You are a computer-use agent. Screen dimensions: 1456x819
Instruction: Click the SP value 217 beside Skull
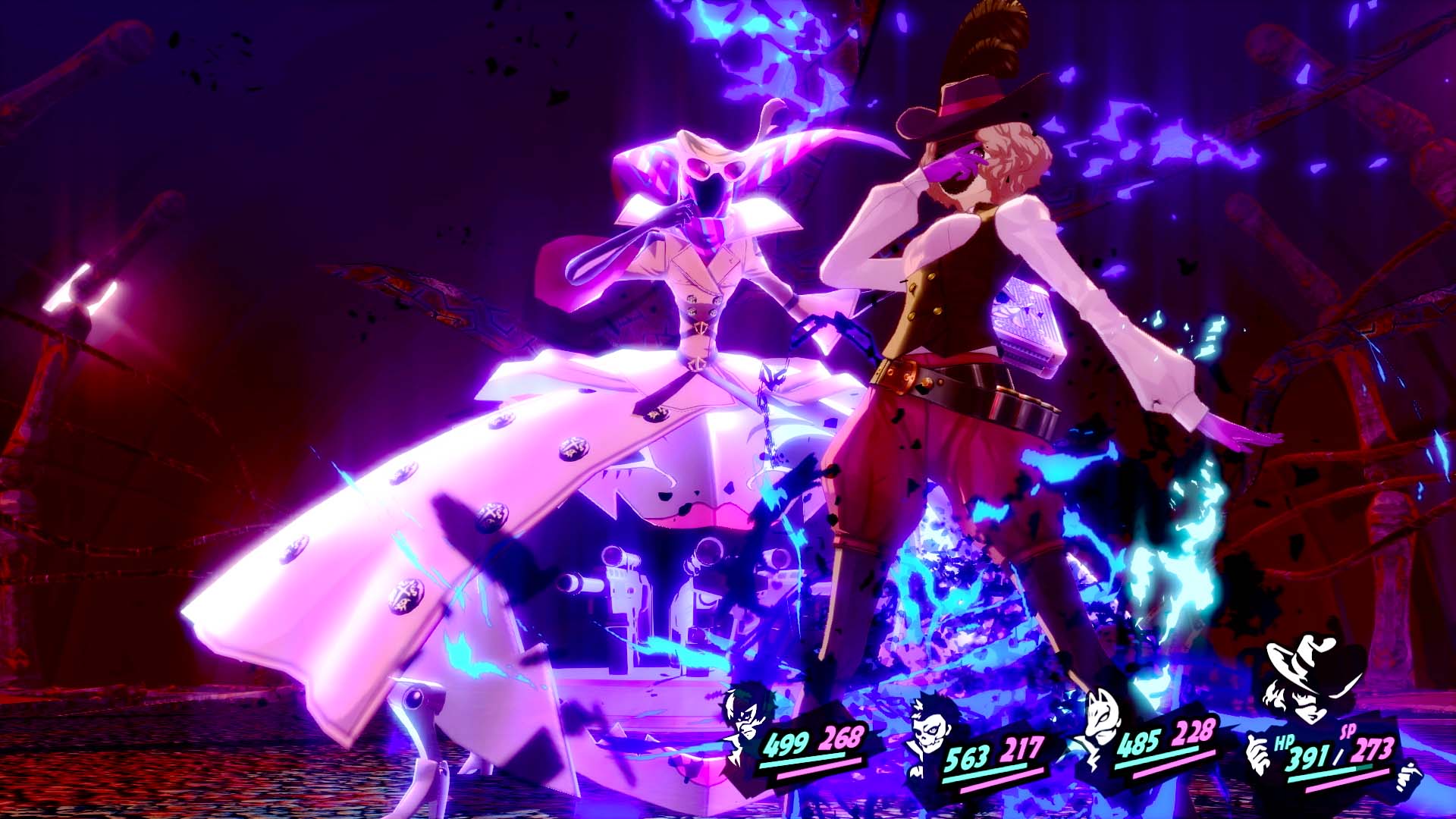[1024, 749]
